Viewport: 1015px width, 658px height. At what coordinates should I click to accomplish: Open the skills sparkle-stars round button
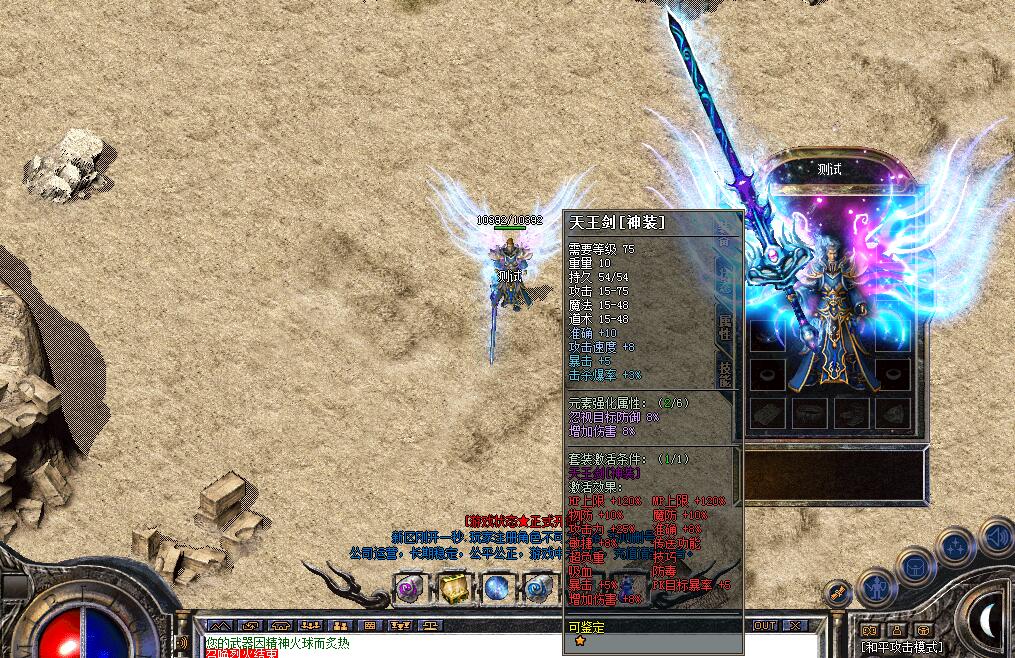(x=955, y=546)
